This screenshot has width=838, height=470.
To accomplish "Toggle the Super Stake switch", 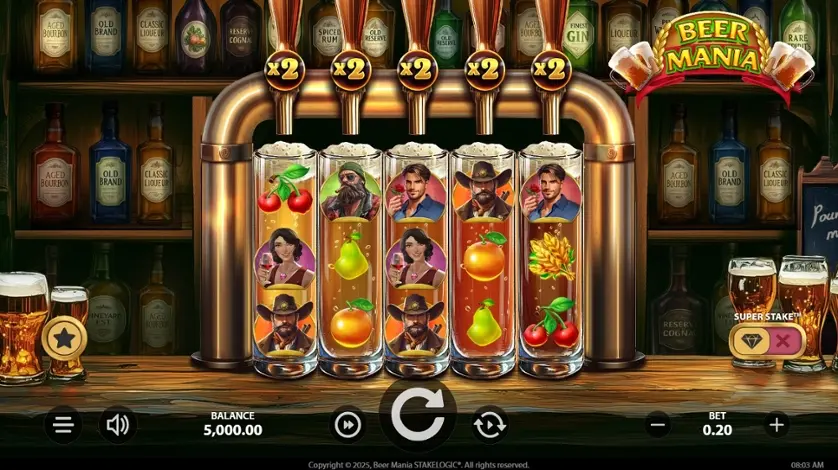I will [x=765, y=341].
